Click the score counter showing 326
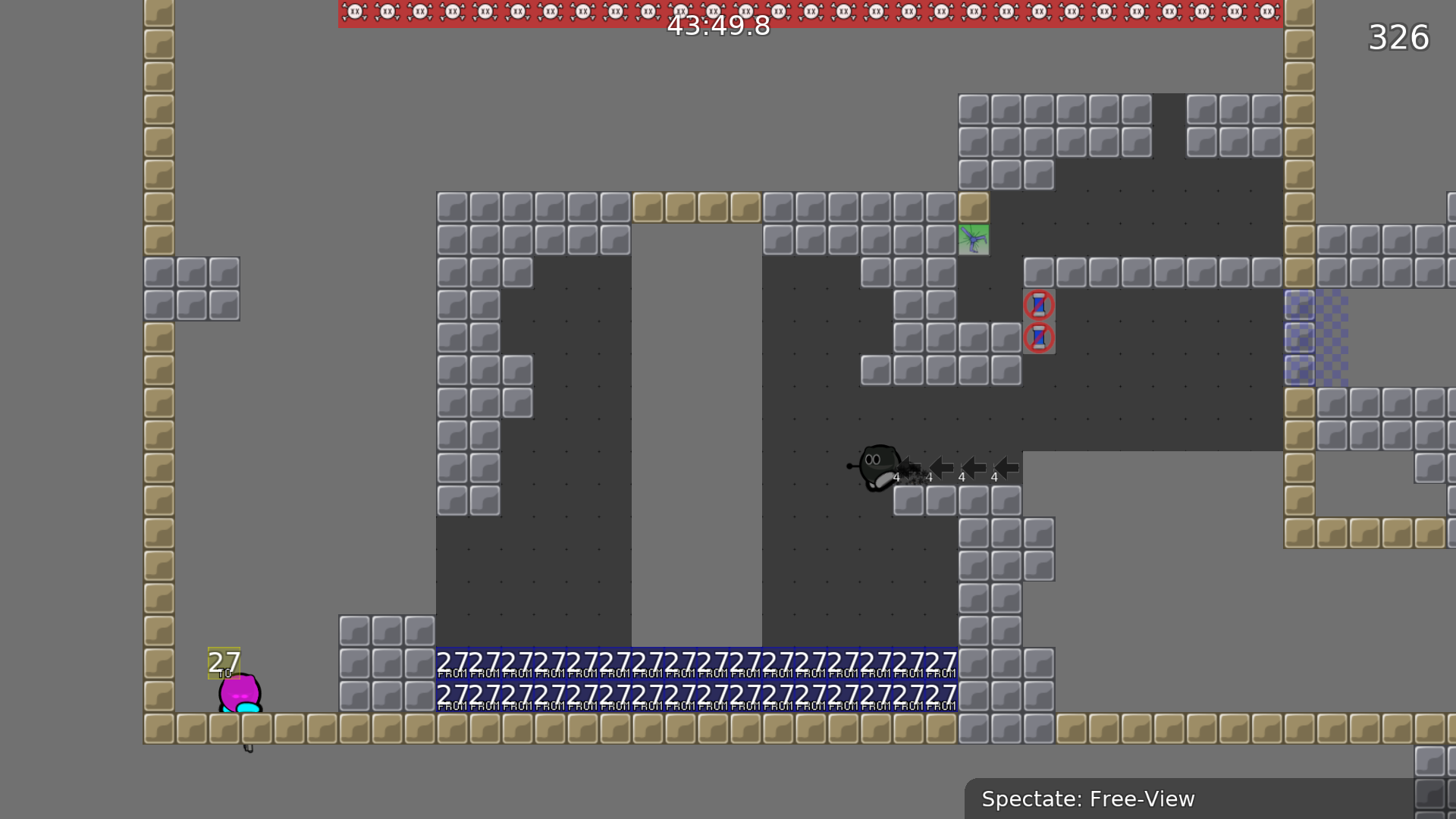 point(1399,38)
